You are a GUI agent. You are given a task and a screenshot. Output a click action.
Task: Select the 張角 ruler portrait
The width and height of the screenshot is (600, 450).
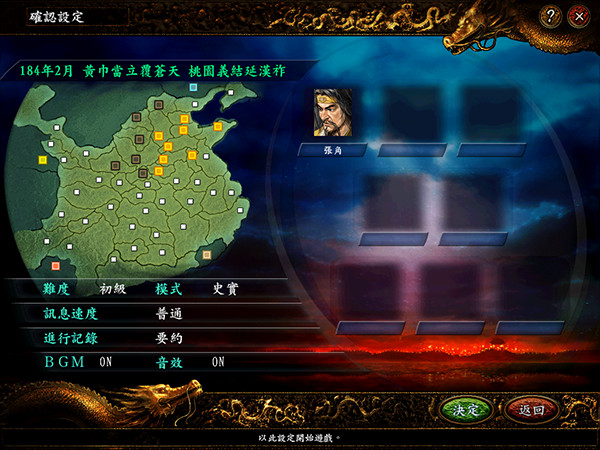coord(333,113)
